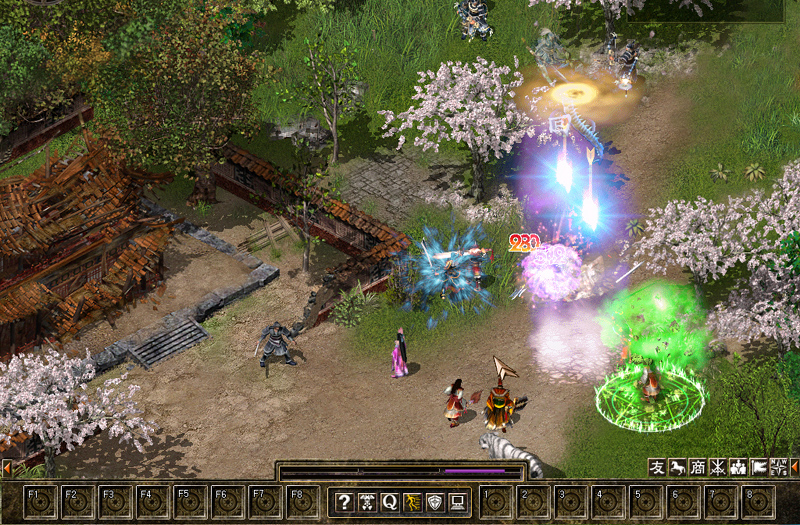Select the shield emblem icon
This screenshot has height=525, width=800.
coord(434,502)
